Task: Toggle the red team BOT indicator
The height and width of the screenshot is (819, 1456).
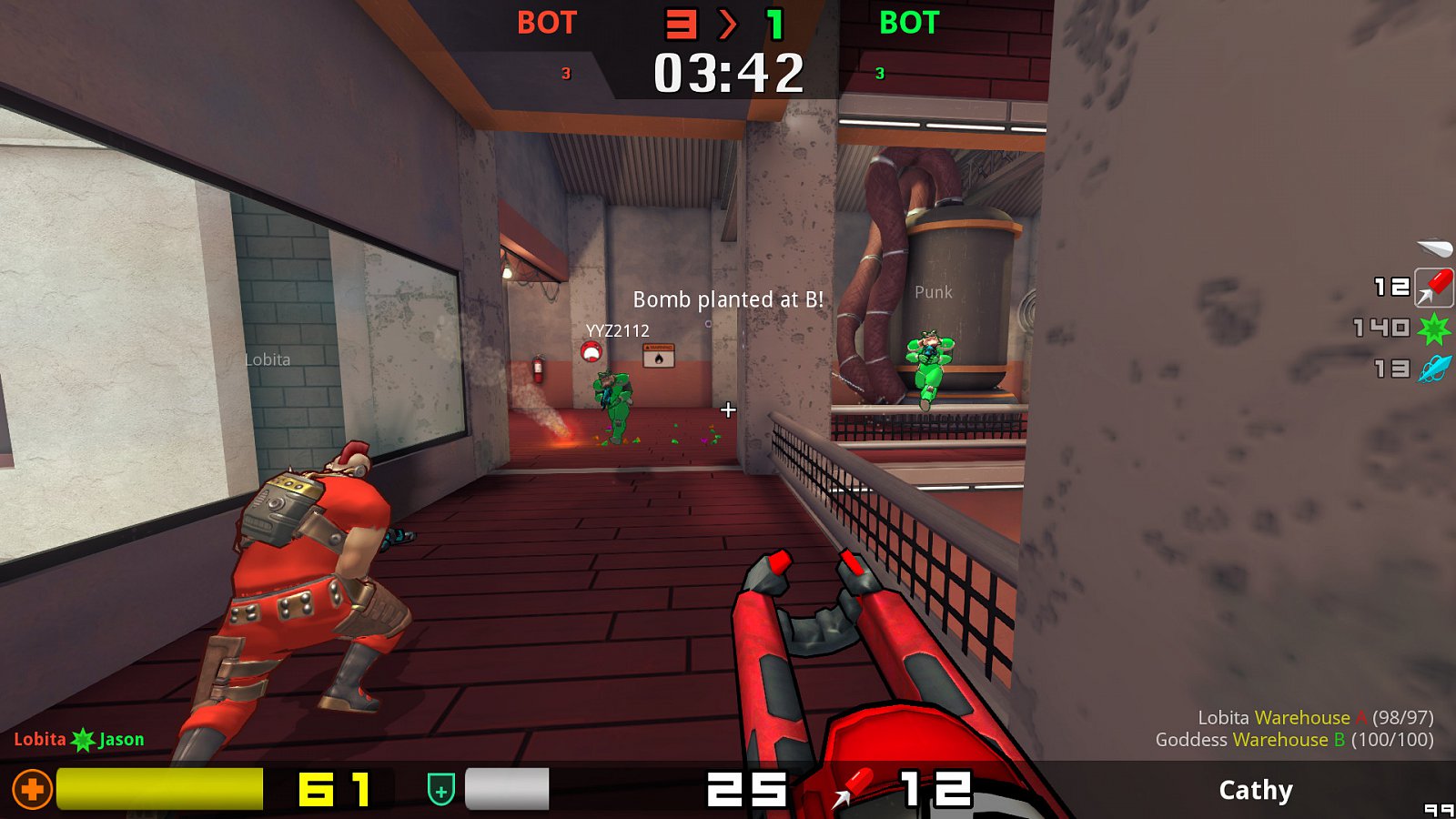Action: pos(544,24)
